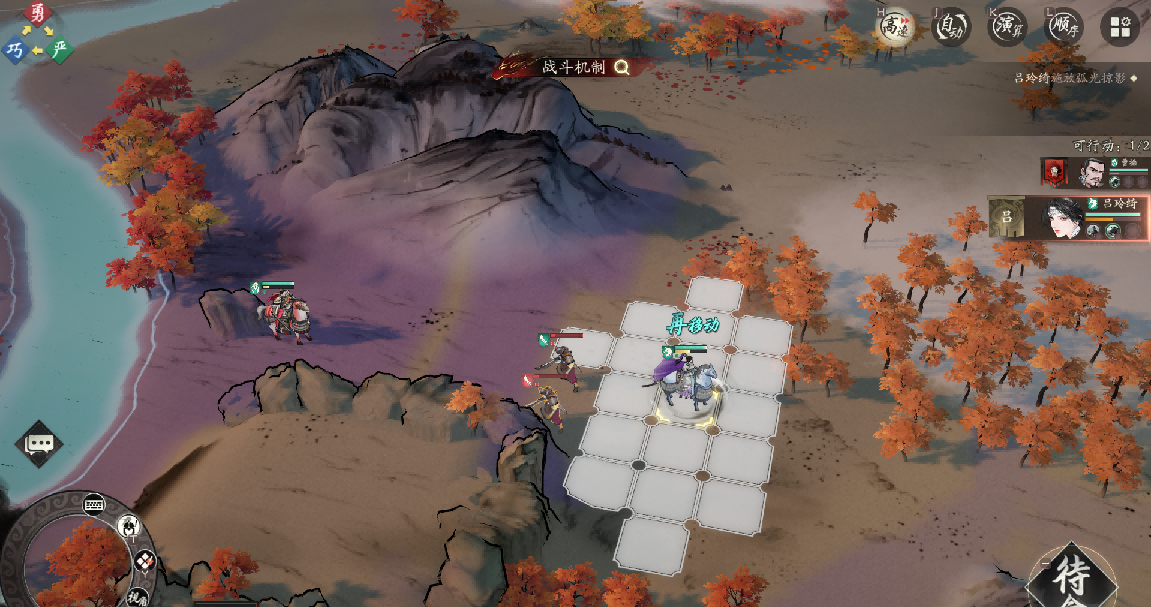Open the 演算 simulation button
Screen dimensions: 1151x607
pos(1008,27)
